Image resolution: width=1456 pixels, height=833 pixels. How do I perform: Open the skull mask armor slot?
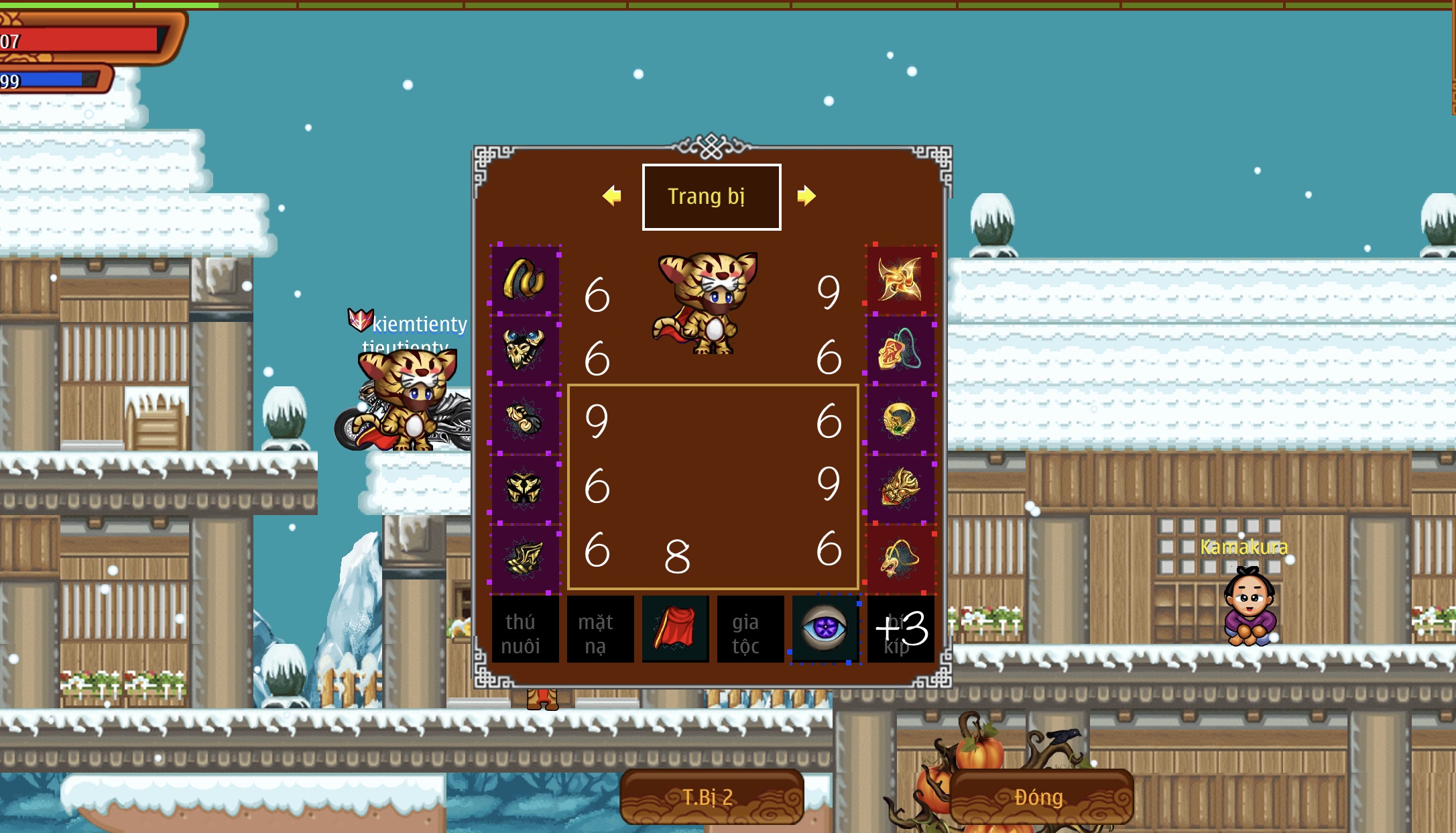pos(526,349)
